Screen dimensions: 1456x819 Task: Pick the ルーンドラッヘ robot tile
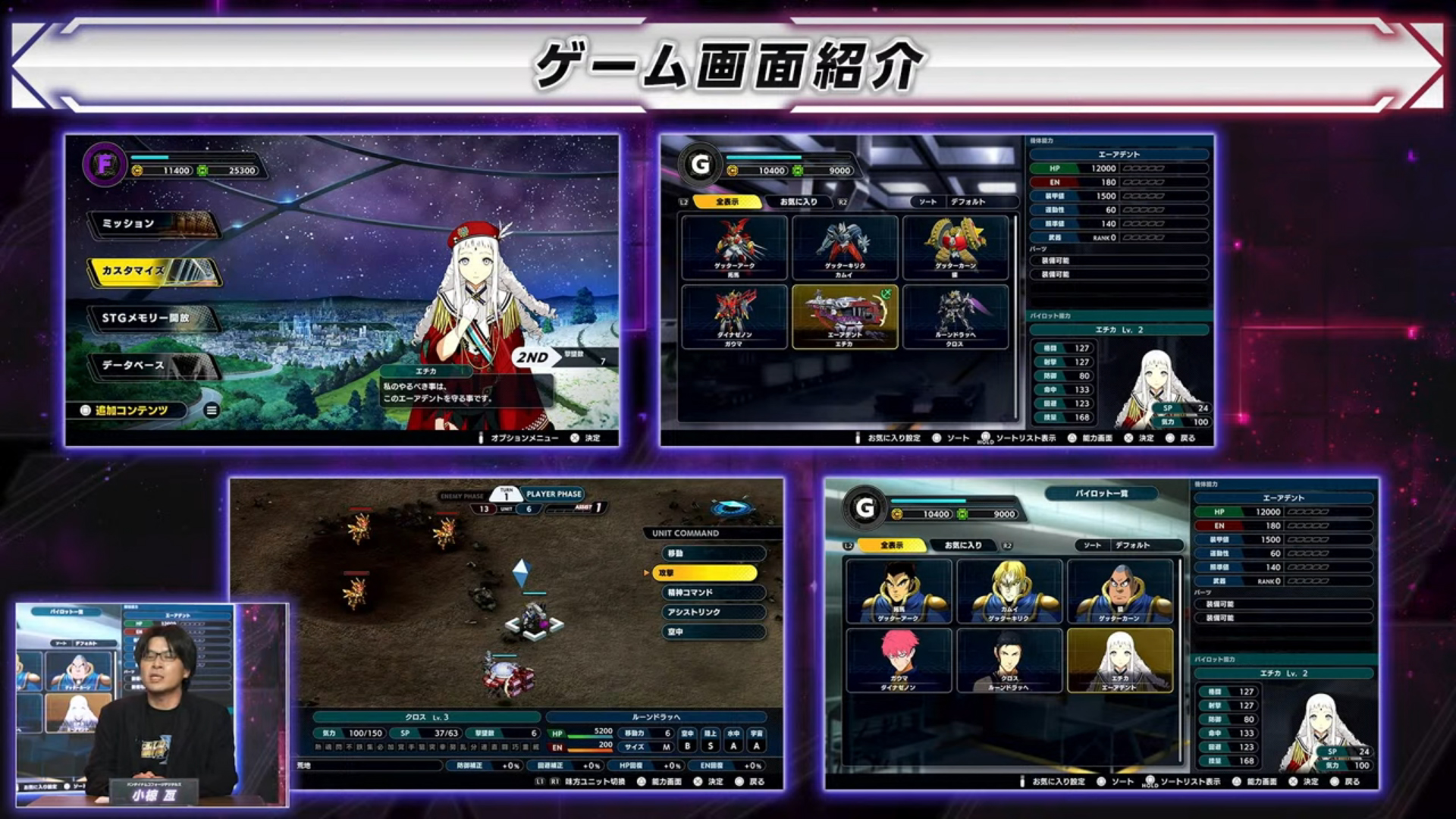point(955,316)
